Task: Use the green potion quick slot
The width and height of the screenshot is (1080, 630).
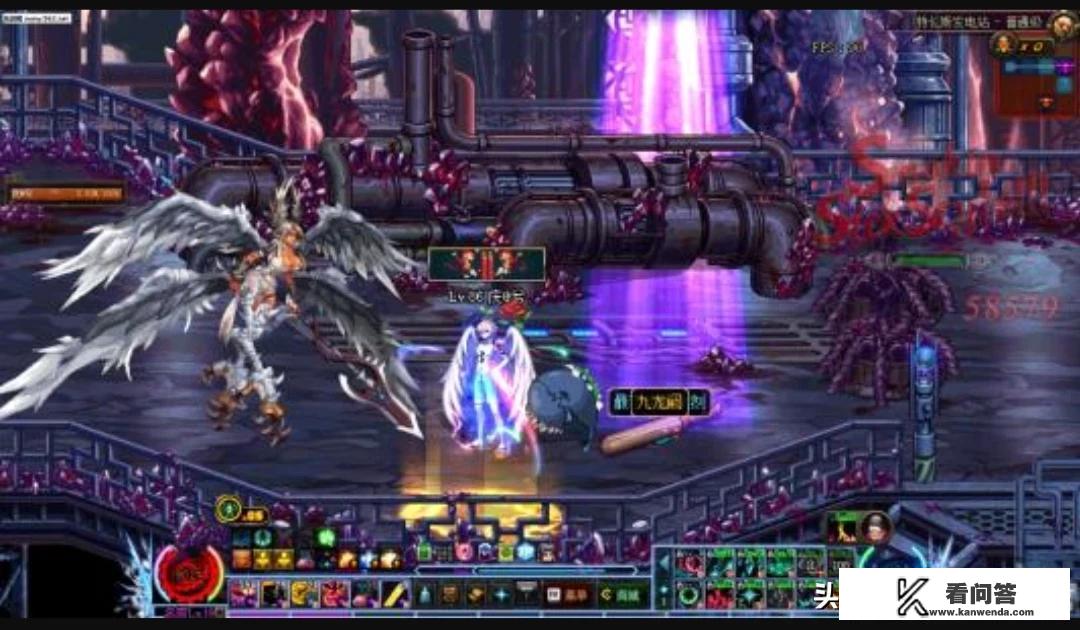Action: tap(424, 551)
